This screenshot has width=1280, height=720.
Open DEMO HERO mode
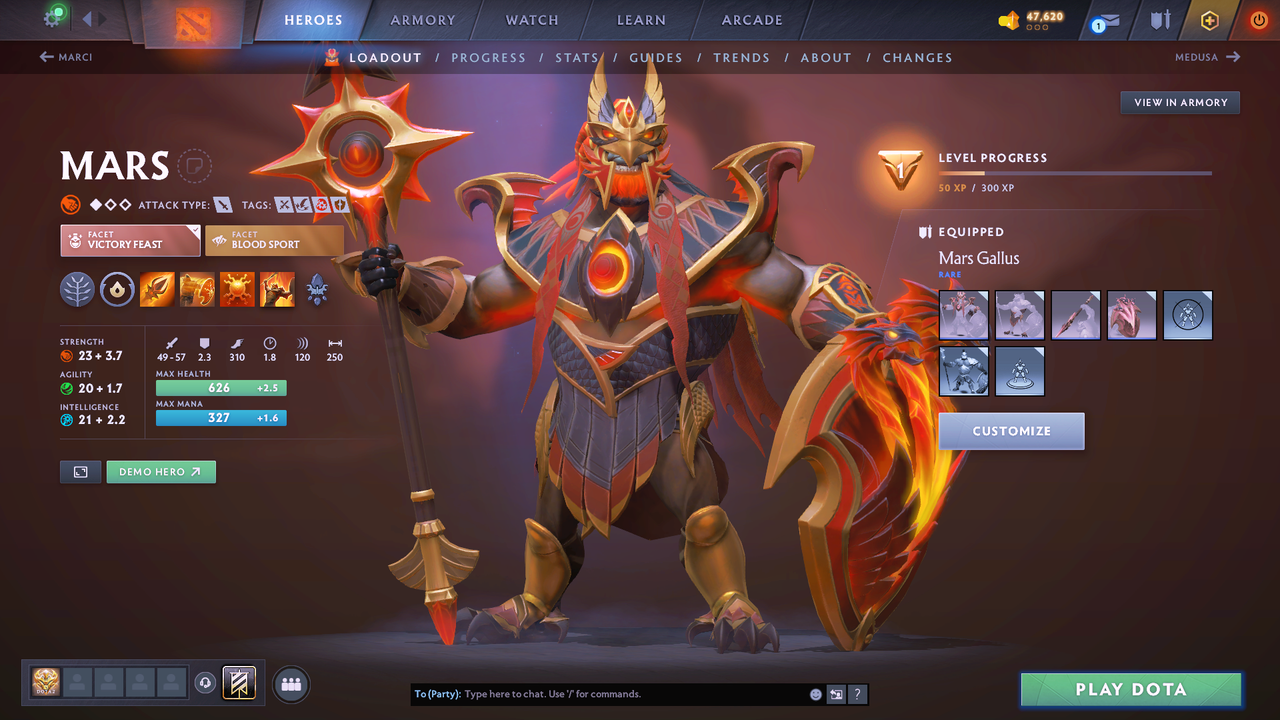160,471
